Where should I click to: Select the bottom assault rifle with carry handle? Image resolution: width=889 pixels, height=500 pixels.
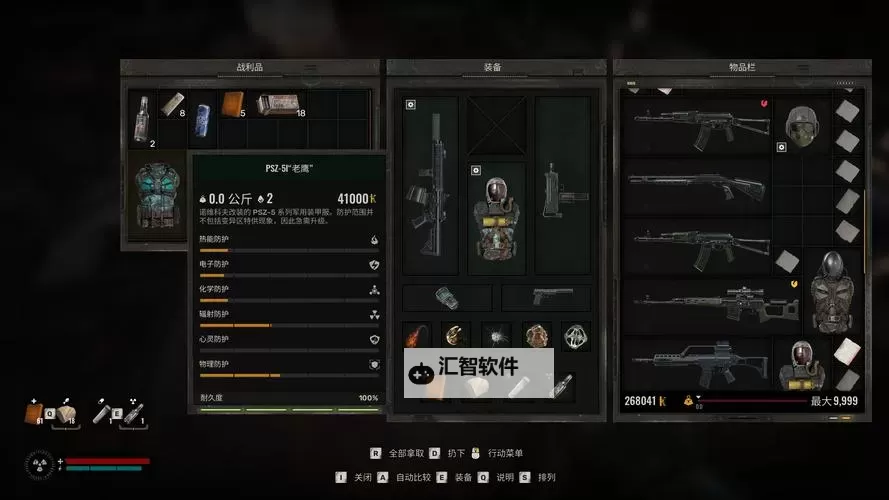(696, 362)
